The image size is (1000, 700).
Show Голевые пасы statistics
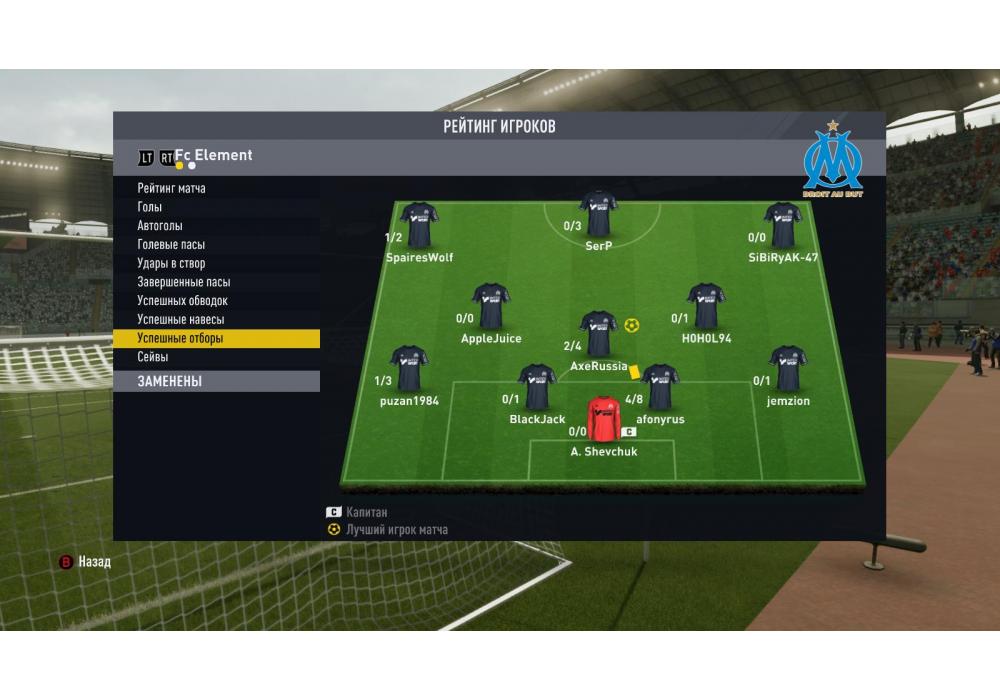pos(171,245)
